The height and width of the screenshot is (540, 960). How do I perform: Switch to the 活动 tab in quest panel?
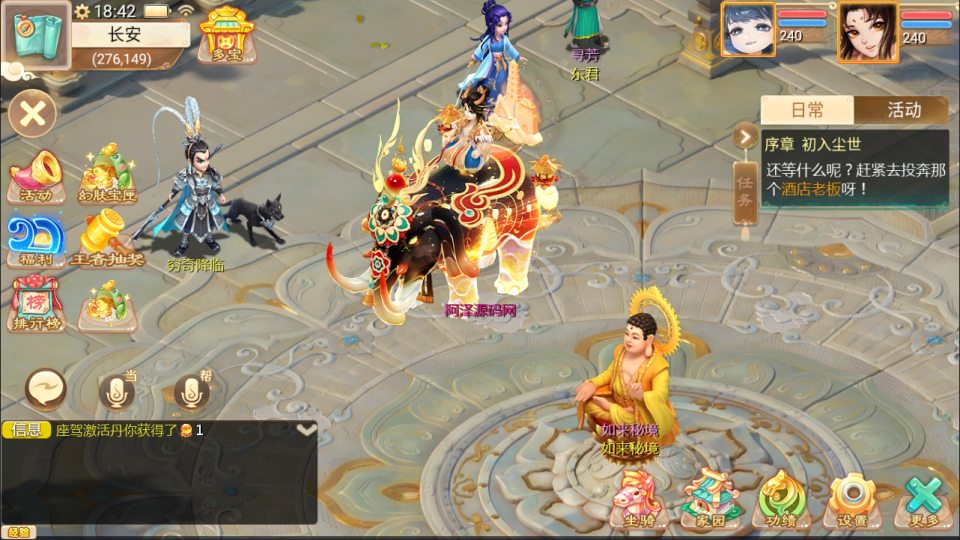point(902,110)
